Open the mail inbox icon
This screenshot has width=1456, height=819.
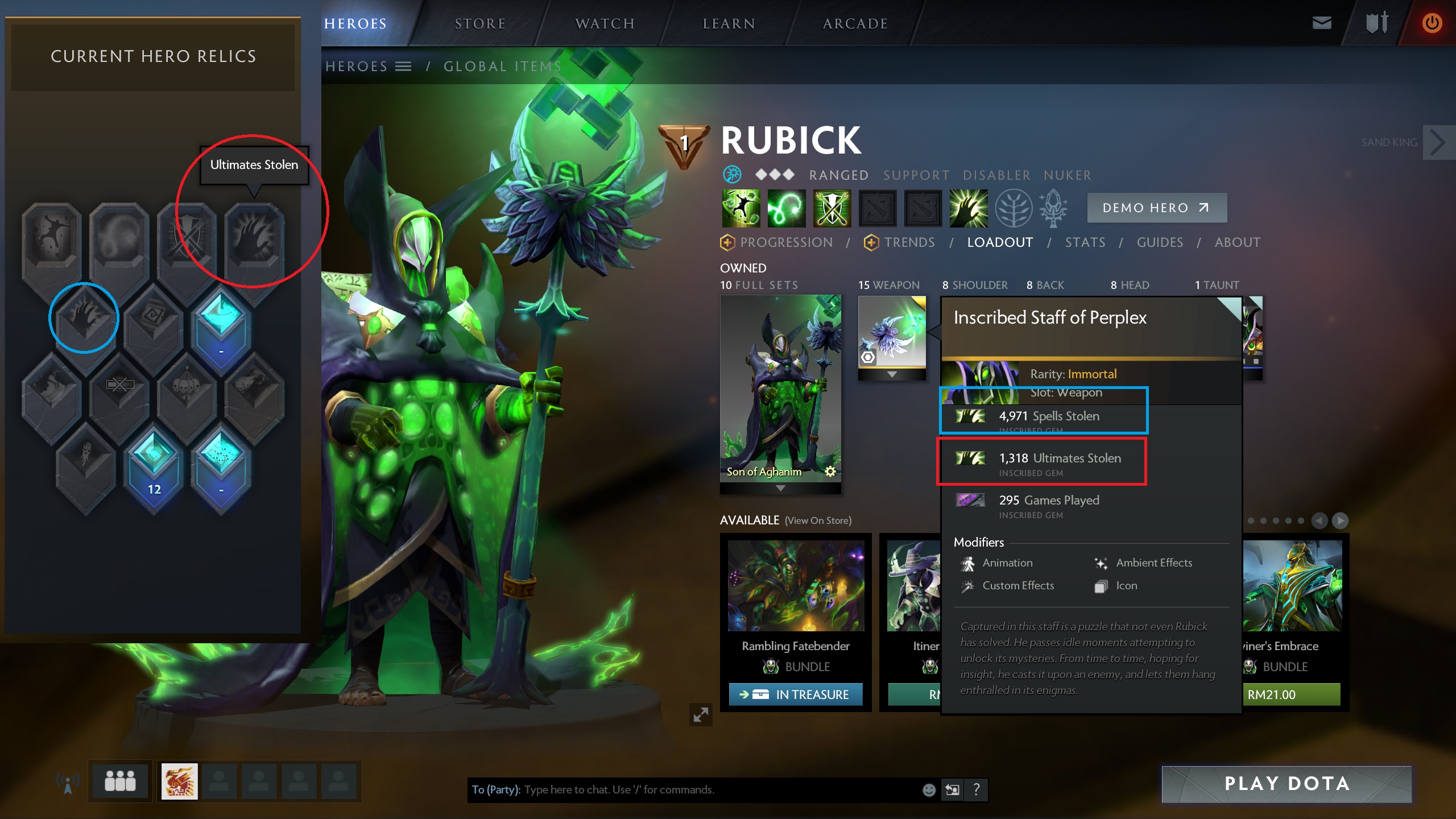[x=1321, y=23]
